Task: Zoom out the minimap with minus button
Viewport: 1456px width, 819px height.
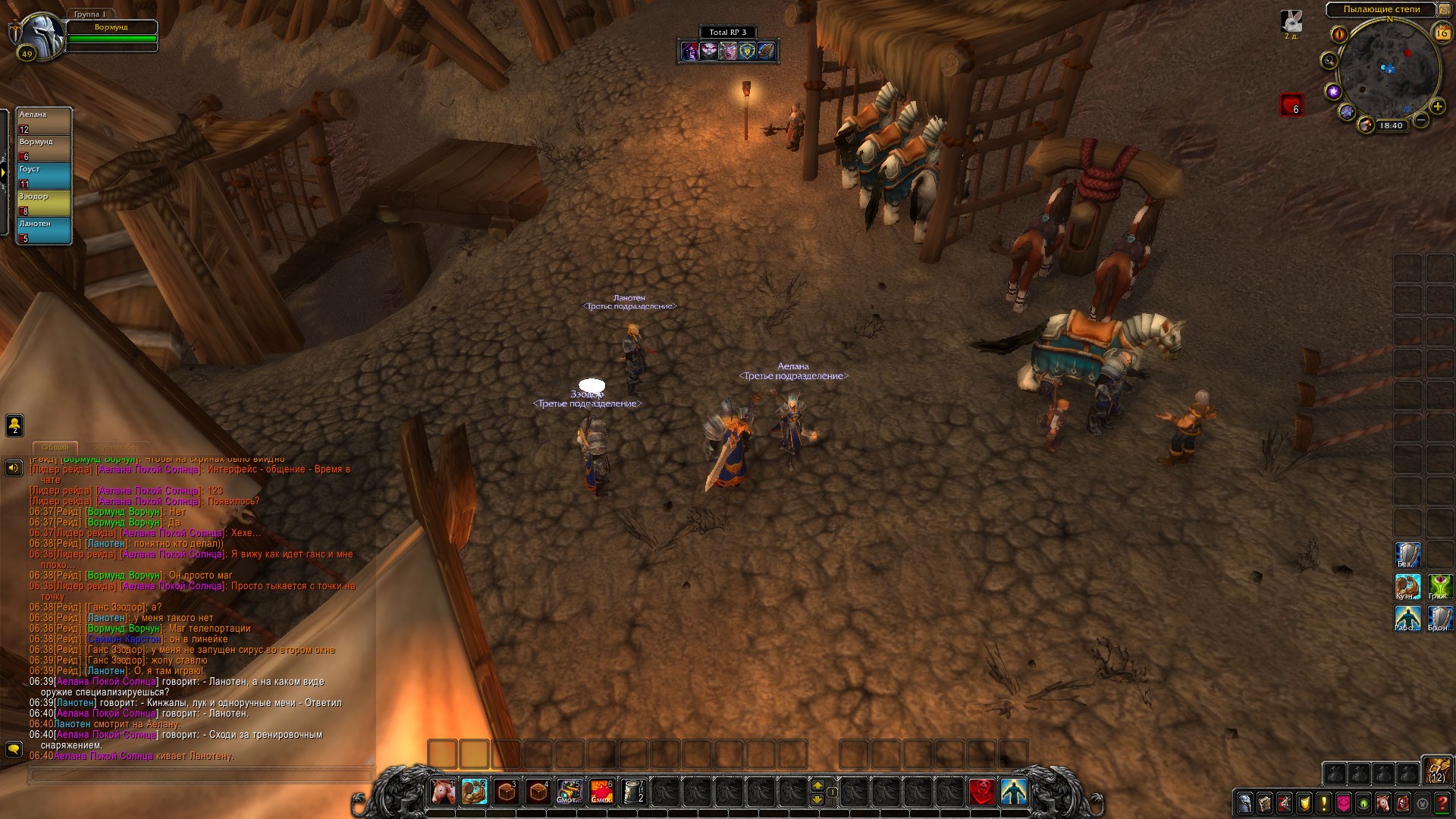Action: [1421, 120]
